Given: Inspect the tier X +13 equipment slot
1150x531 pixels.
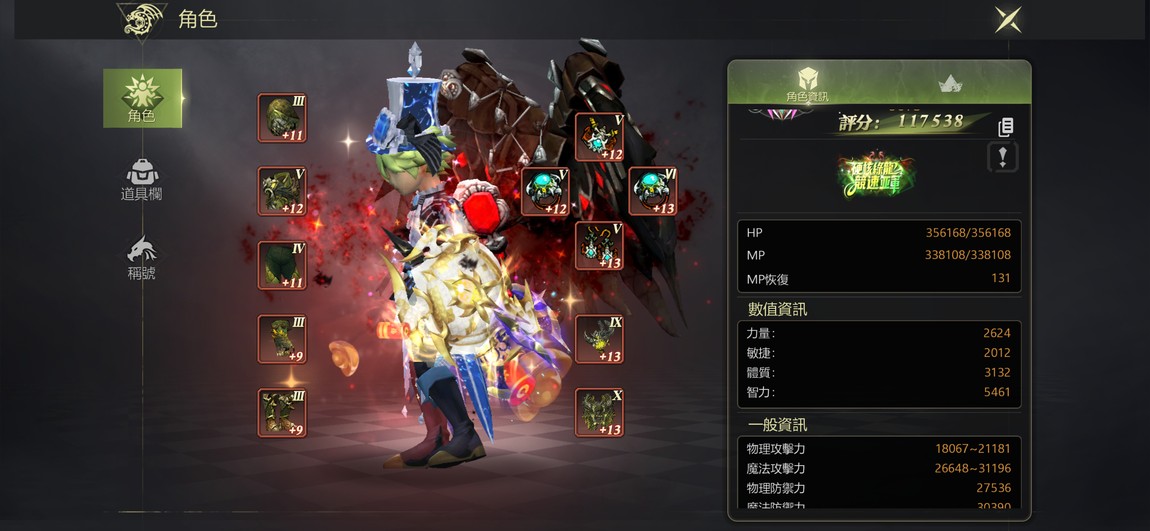Looking at the screenshot, I should point(599,412).
